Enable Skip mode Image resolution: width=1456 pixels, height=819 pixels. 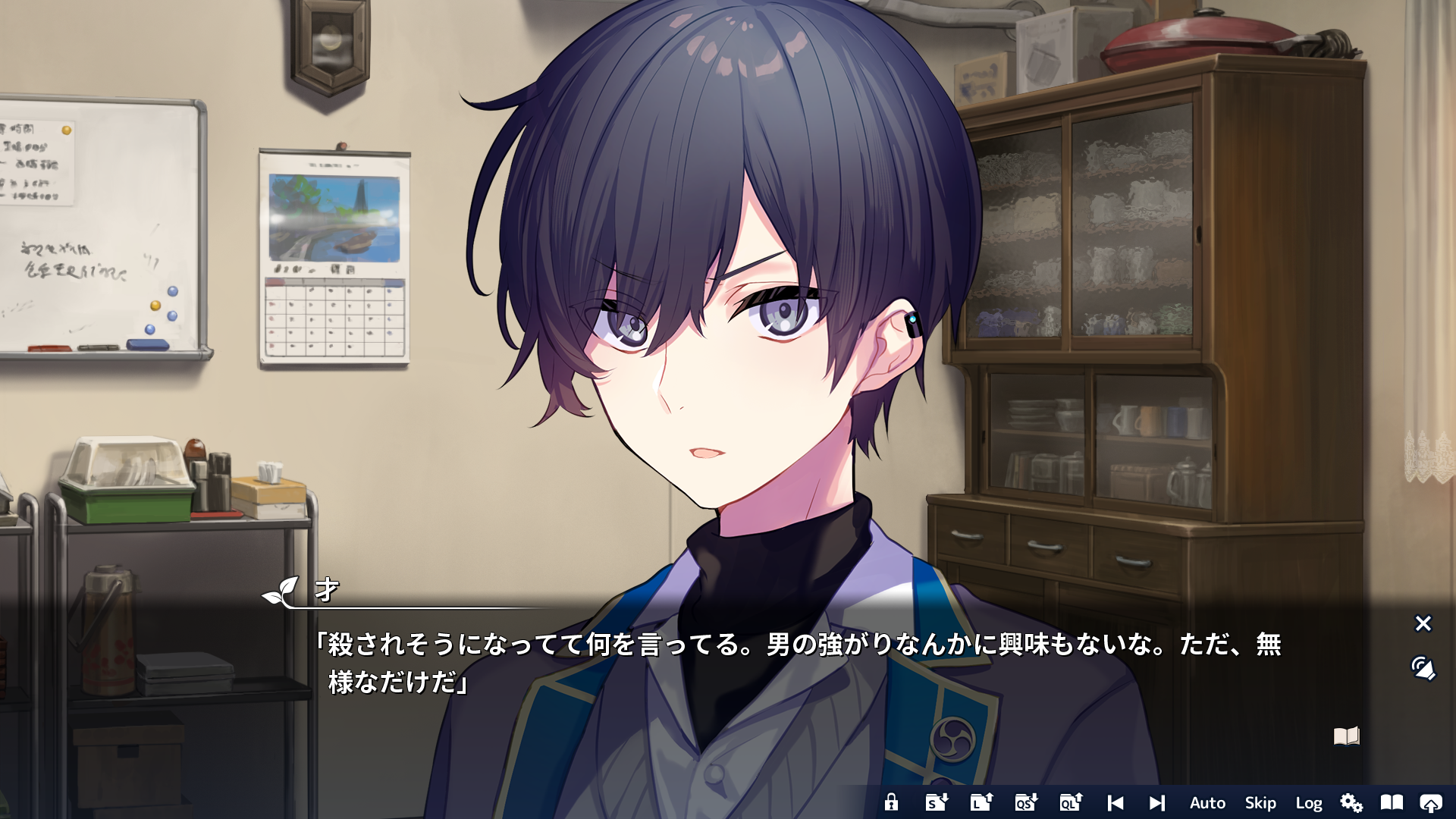(1260, 802)
